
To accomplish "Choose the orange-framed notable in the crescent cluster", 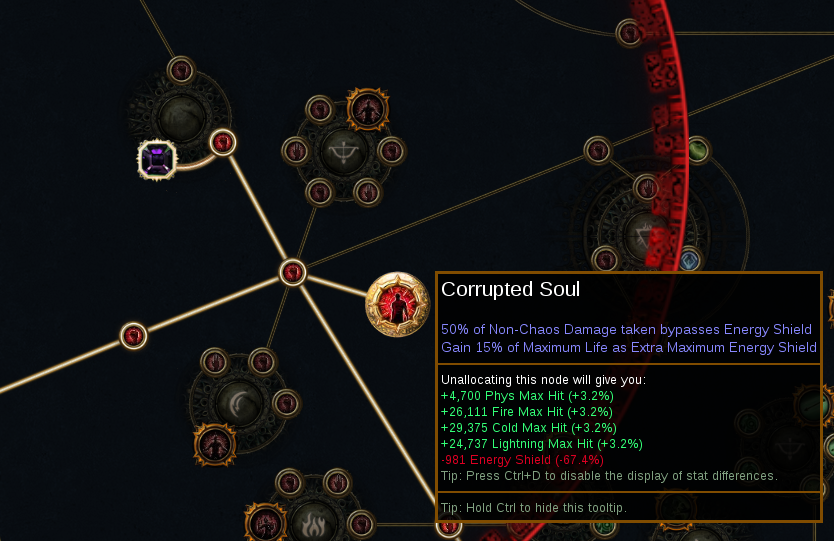I will point(214,445).
